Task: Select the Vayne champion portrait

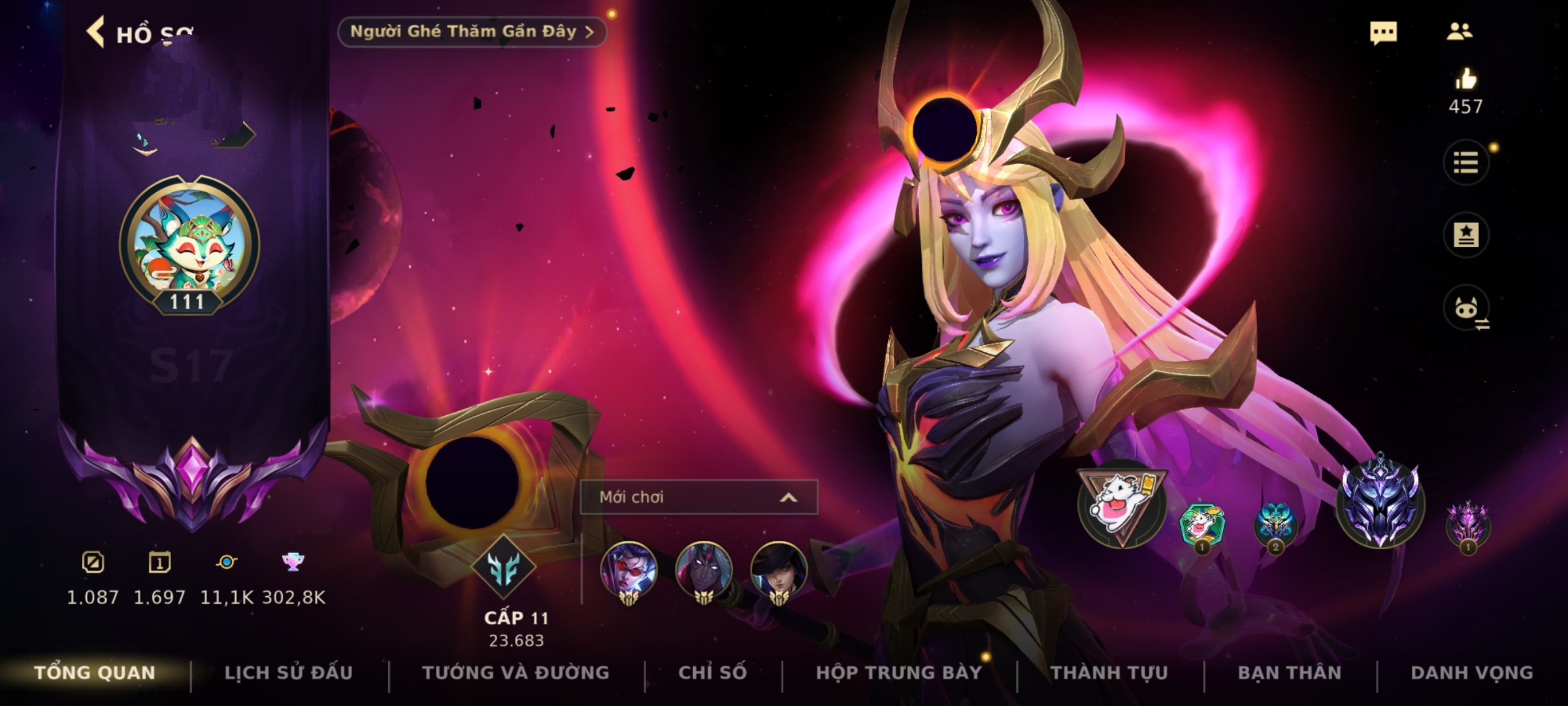Action: 629,570
